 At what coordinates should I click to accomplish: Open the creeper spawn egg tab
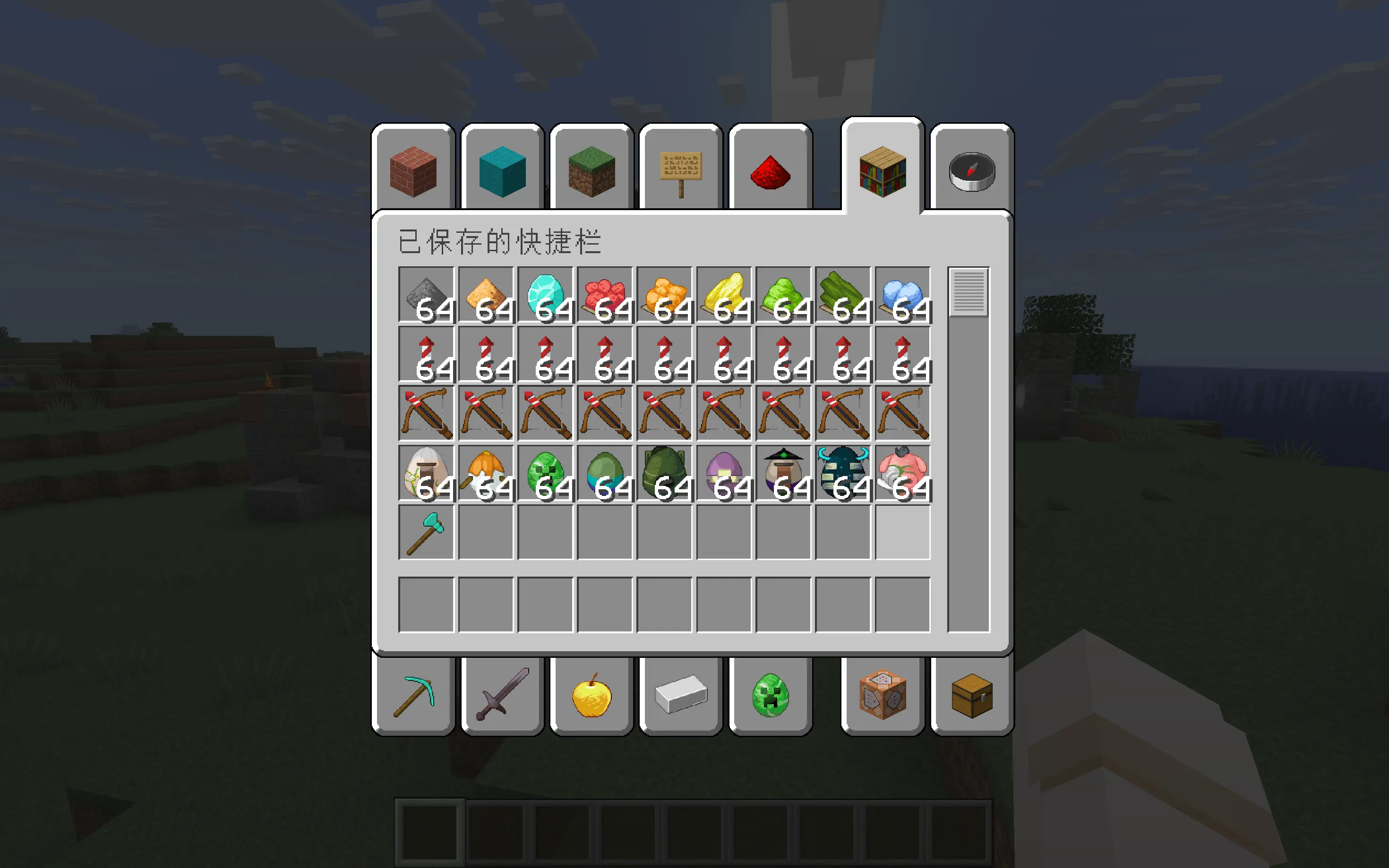770,696
